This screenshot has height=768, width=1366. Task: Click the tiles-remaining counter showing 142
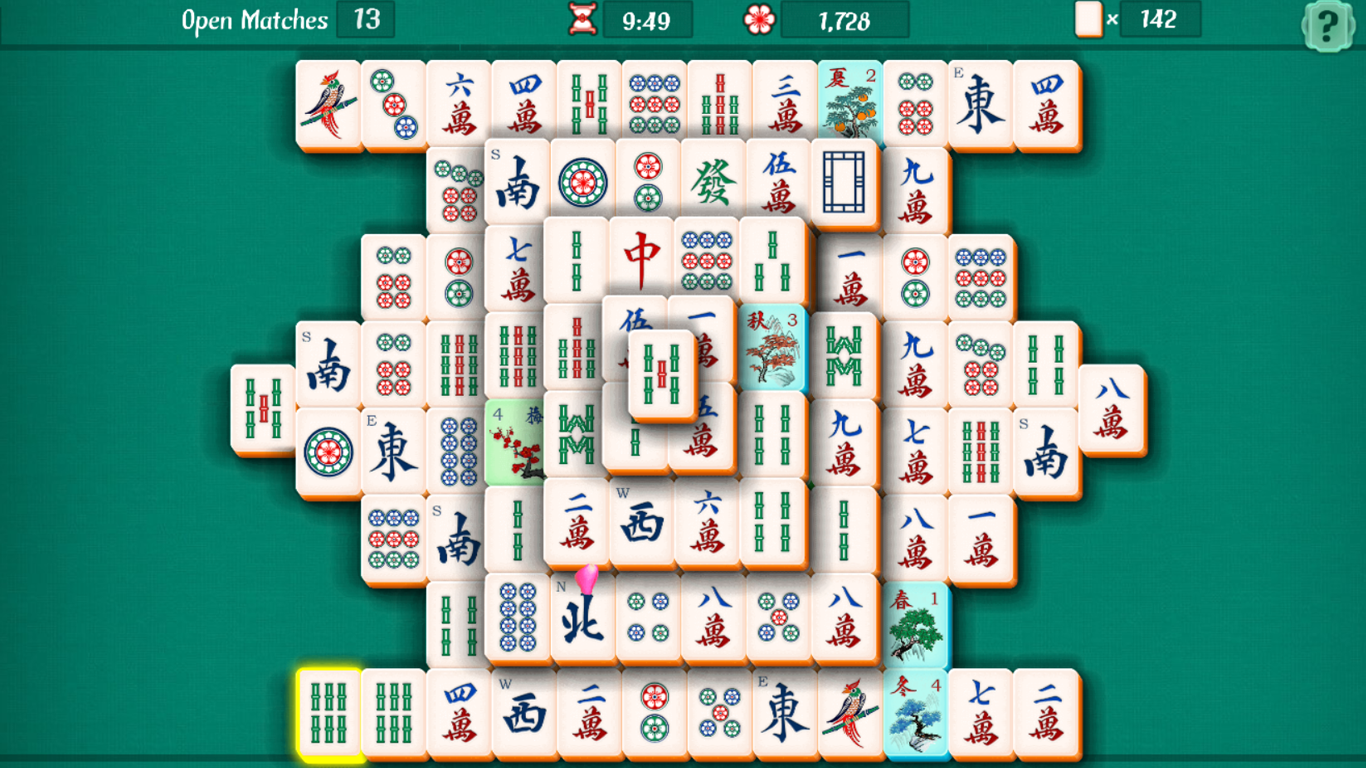point(1161,20)
